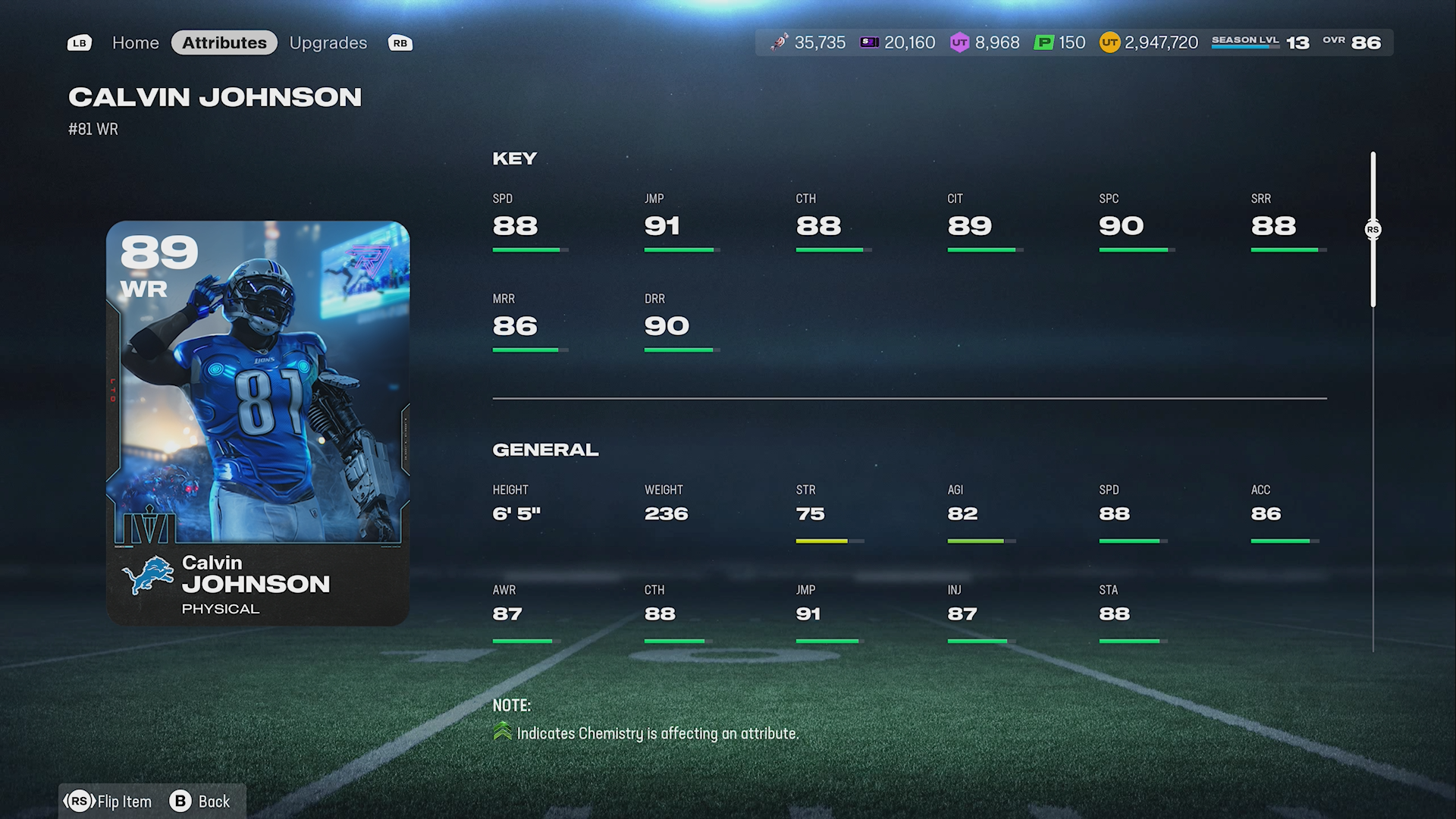Open the Upgrades tab
The height and width of the screenshot is (819, 1456).
(328, 43)
